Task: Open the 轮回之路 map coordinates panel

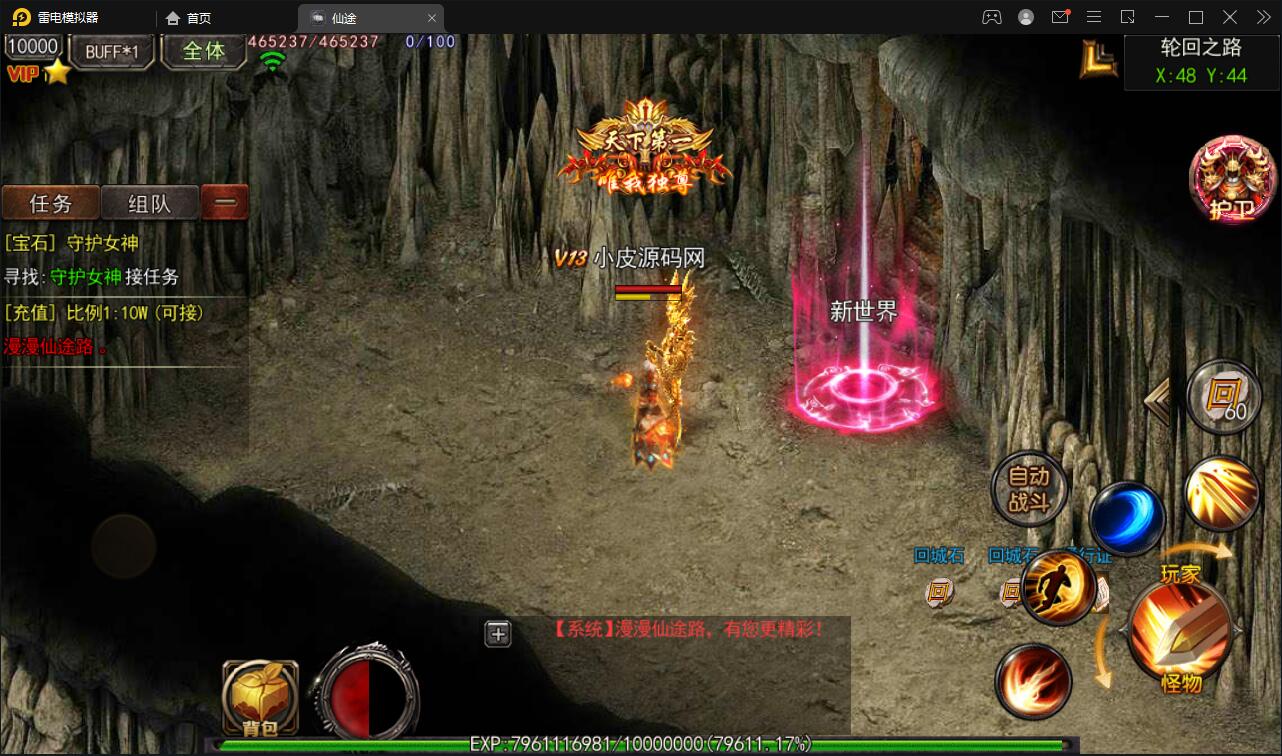Action: click(1200, 62)
